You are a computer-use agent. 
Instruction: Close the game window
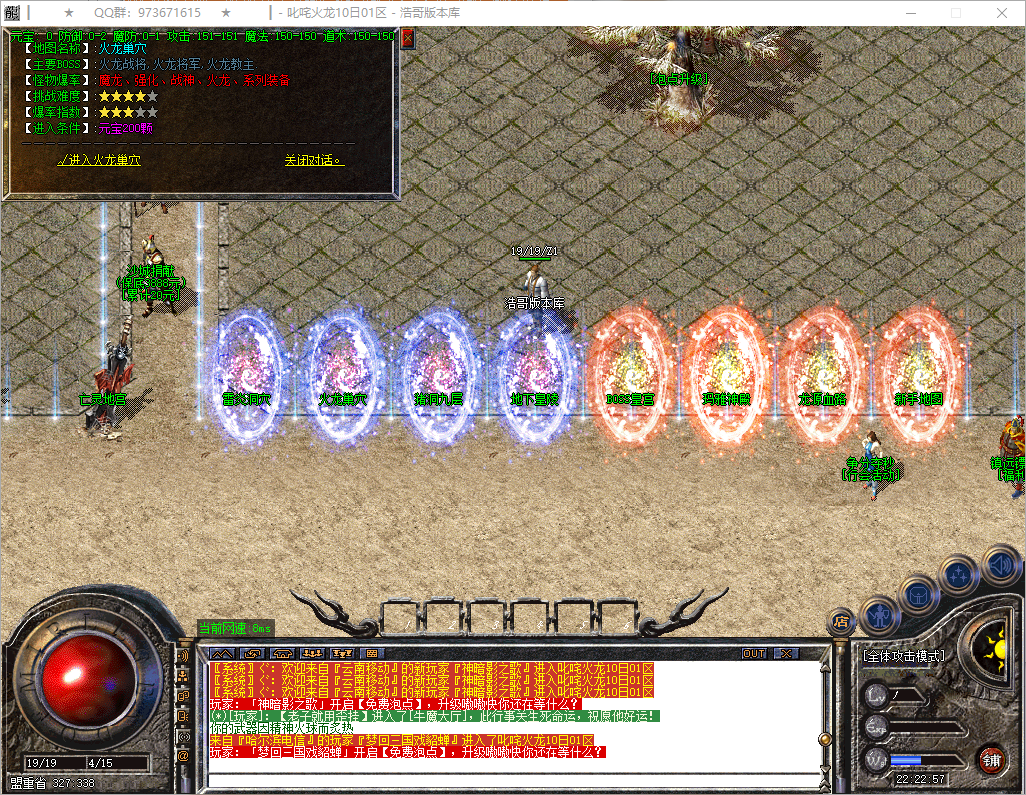click(x=1003, y=13)
